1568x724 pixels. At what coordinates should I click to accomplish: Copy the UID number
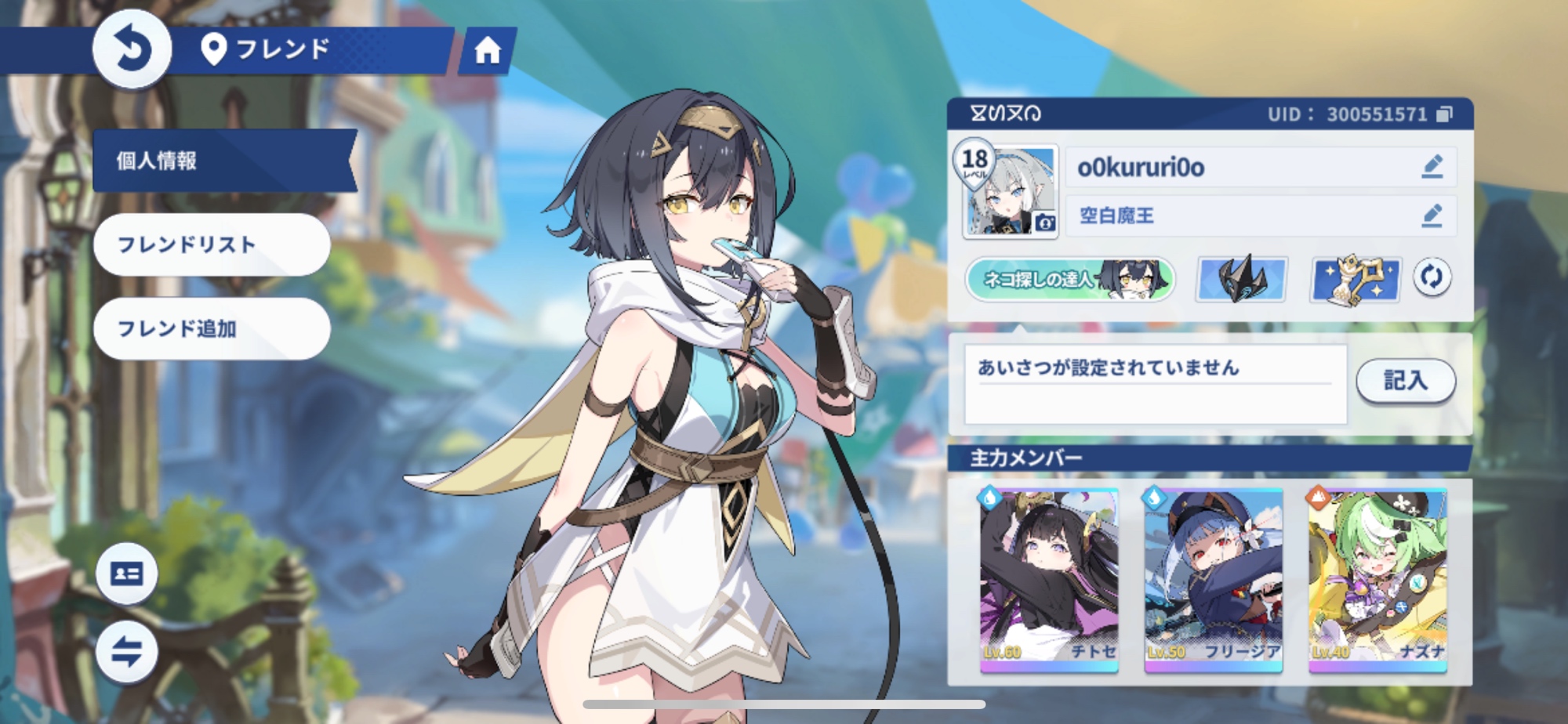coord(1444,114)
